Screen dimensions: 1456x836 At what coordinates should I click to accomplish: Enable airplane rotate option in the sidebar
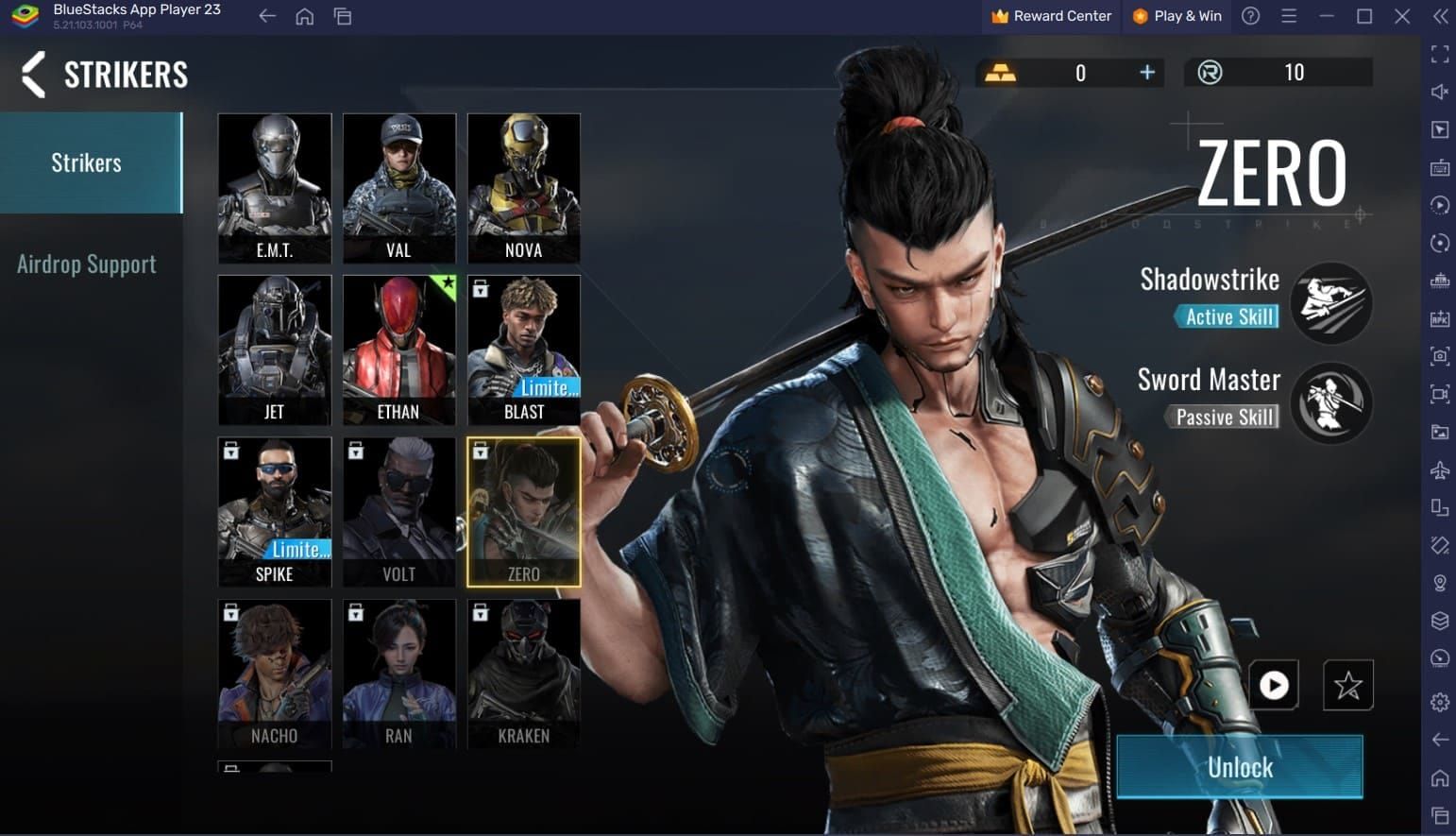[1440, 469]
